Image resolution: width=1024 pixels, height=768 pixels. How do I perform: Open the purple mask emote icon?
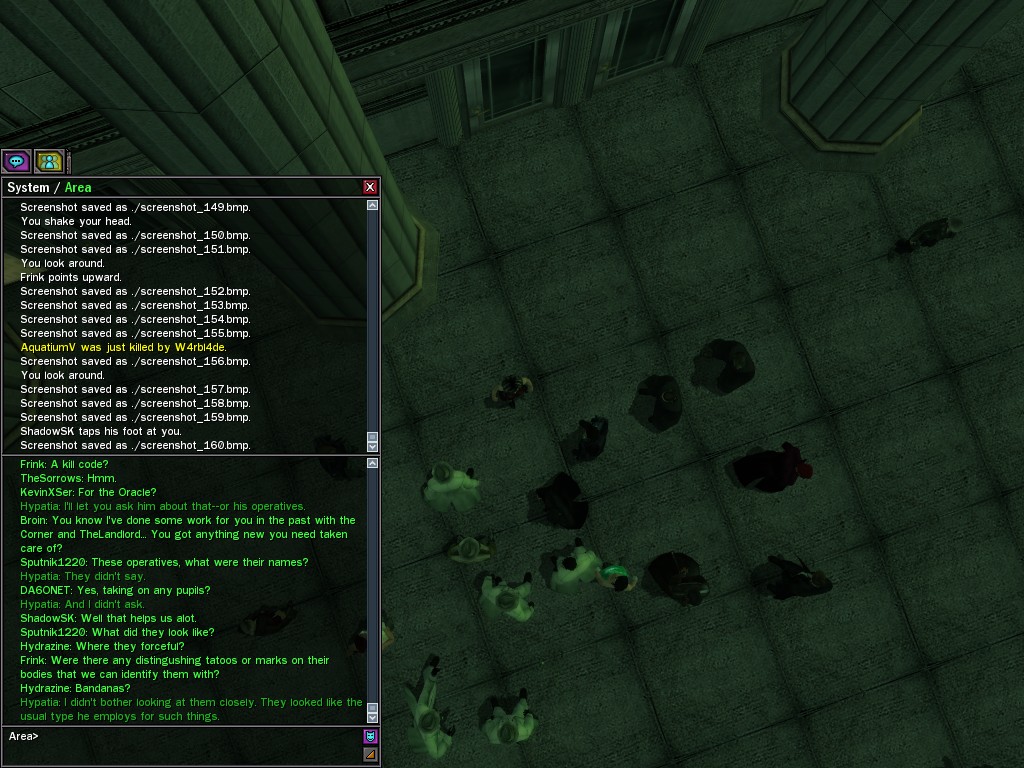tap(370, 737)
